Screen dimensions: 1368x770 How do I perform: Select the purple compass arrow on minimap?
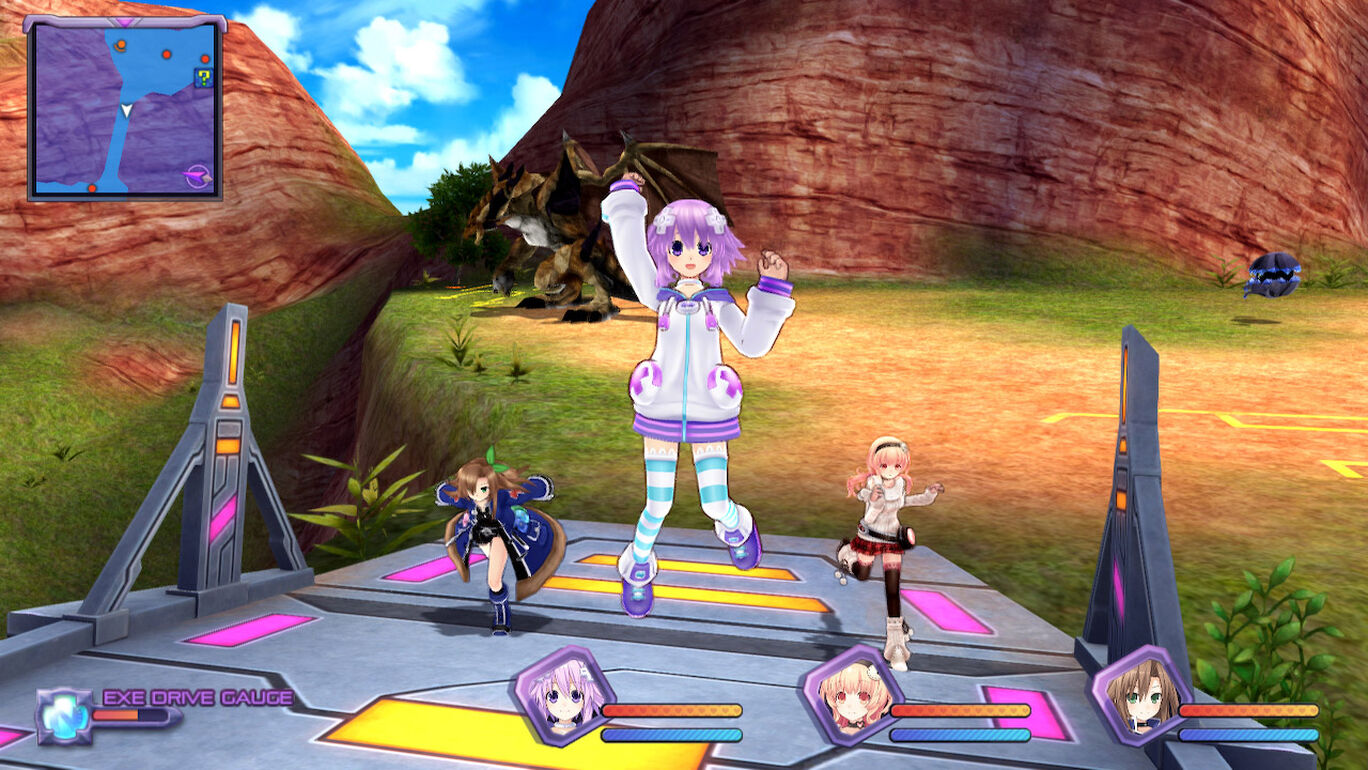pos(198,177)
